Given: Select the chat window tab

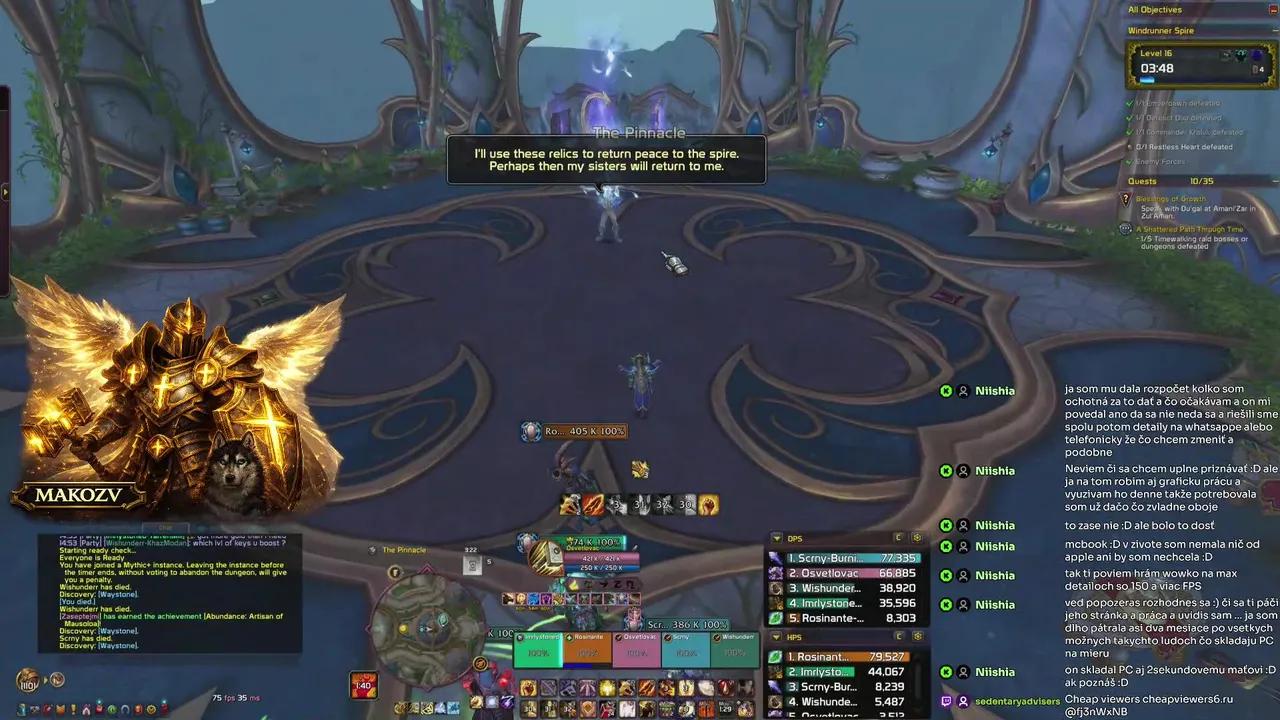Looking at the screenshot, I should [165, 528].
